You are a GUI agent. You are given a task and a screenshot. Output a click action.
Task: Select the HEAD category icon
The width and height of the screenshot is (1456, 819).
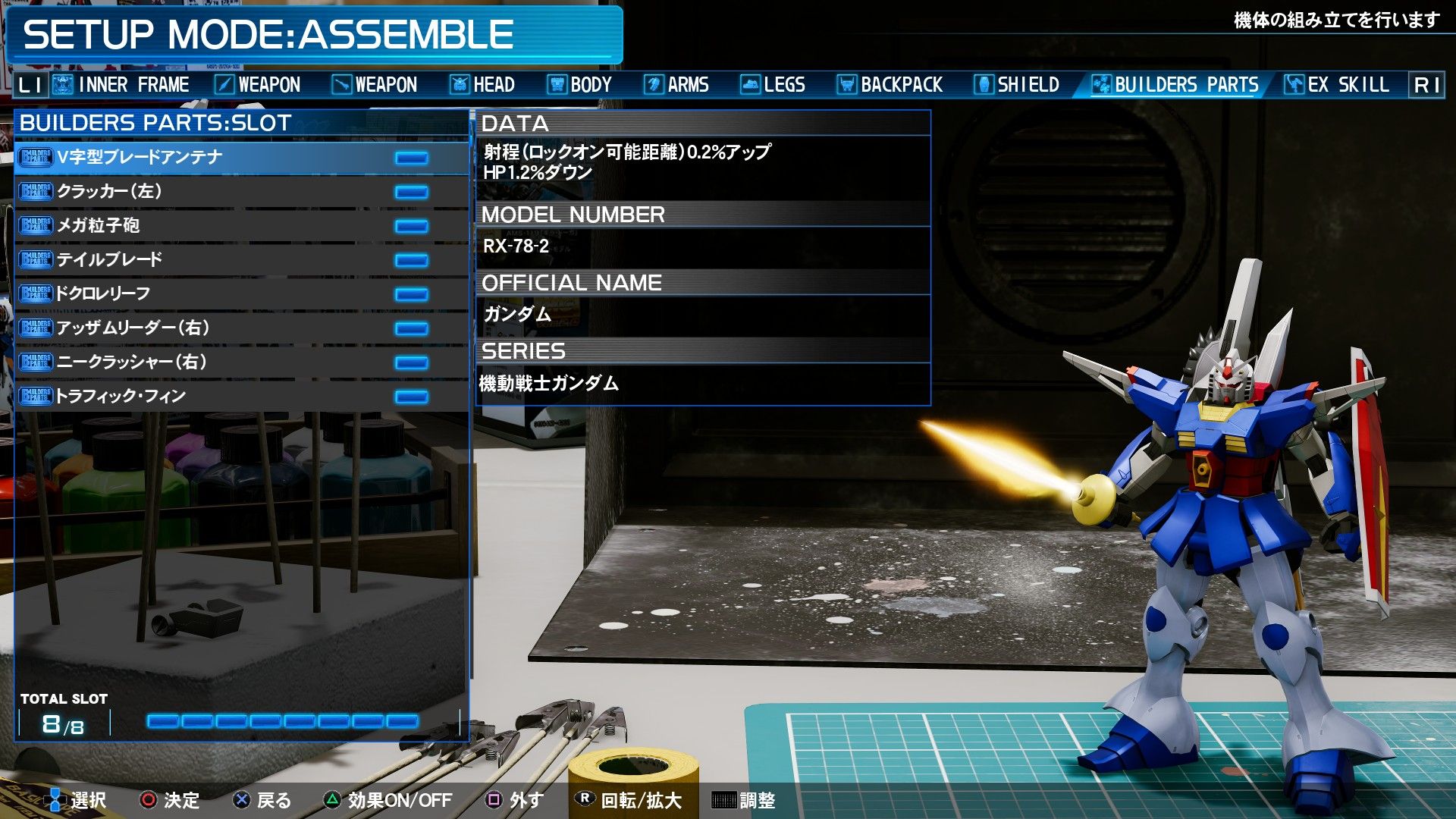click(x=460, y=84)
